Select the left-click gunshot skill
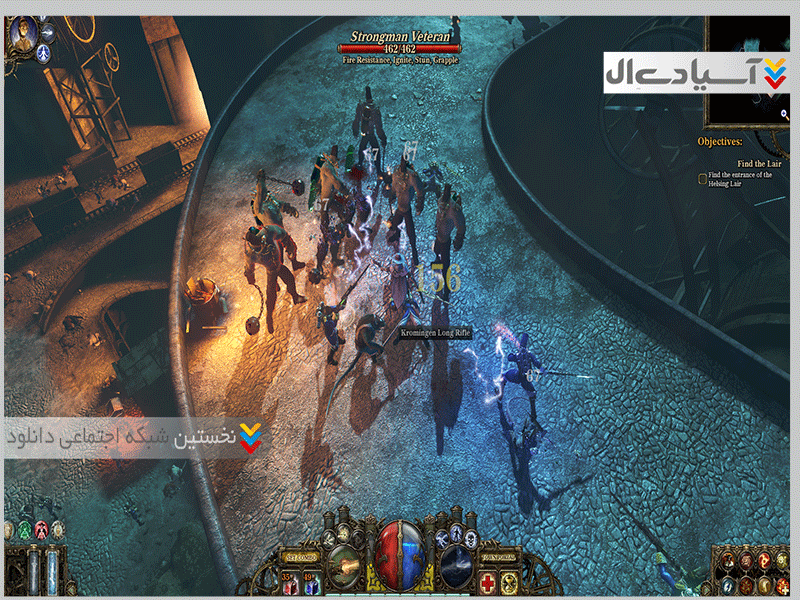The width and height of the screenshot is (800, 600). click(x=344, y=564)
